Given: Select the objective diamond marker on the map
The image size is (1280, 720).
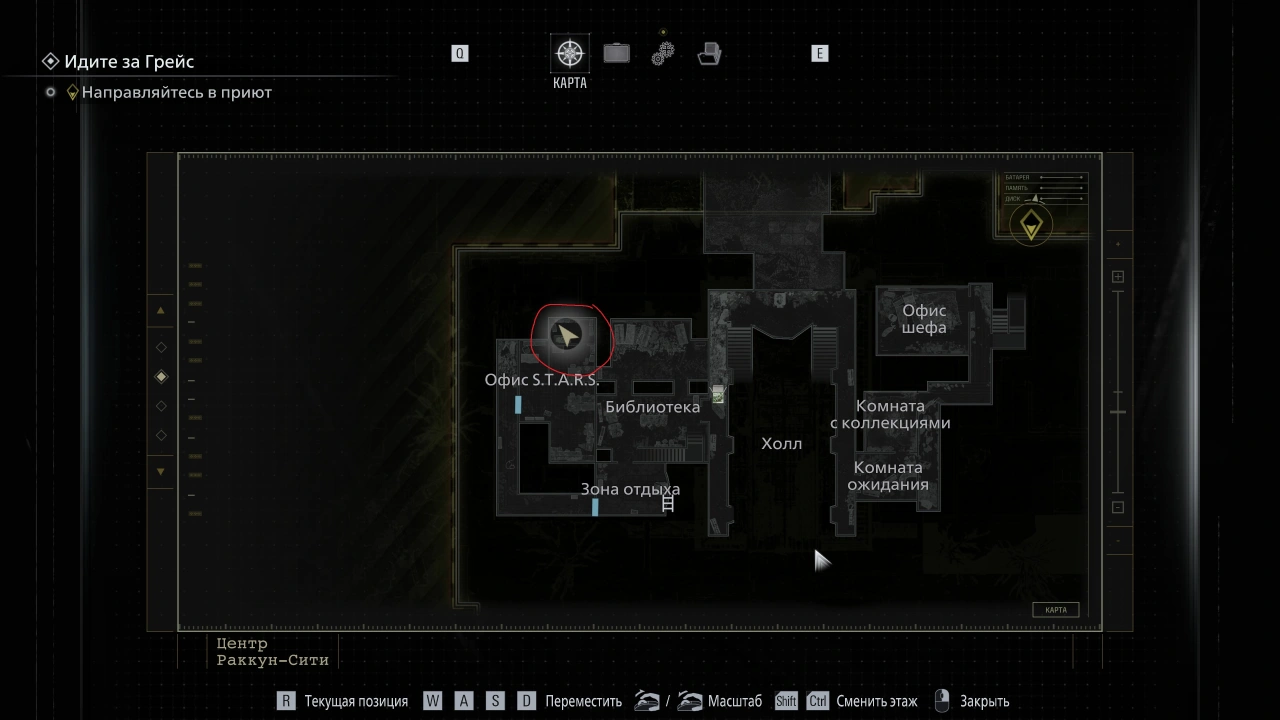Looking at the screenshot, I should pos(1030,225).
